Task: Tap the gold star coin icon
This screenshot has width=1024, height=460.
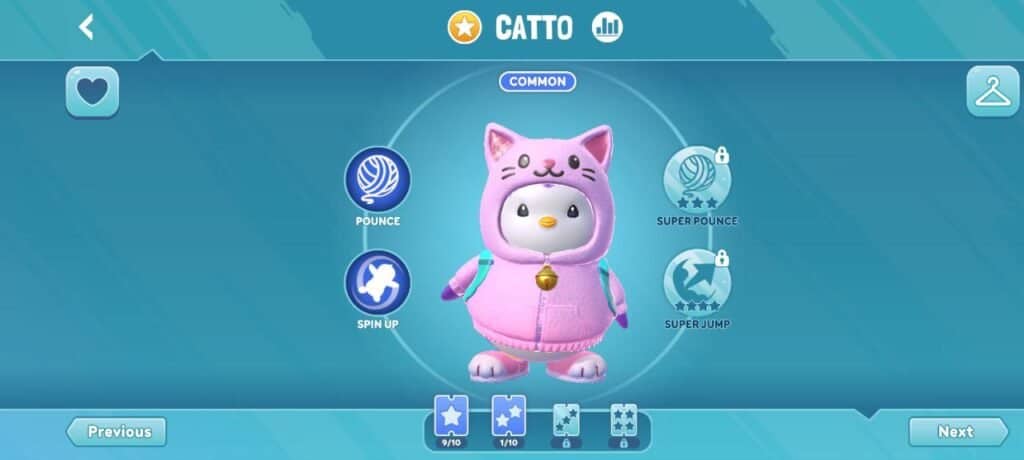Action: click(x=464, y=28)
